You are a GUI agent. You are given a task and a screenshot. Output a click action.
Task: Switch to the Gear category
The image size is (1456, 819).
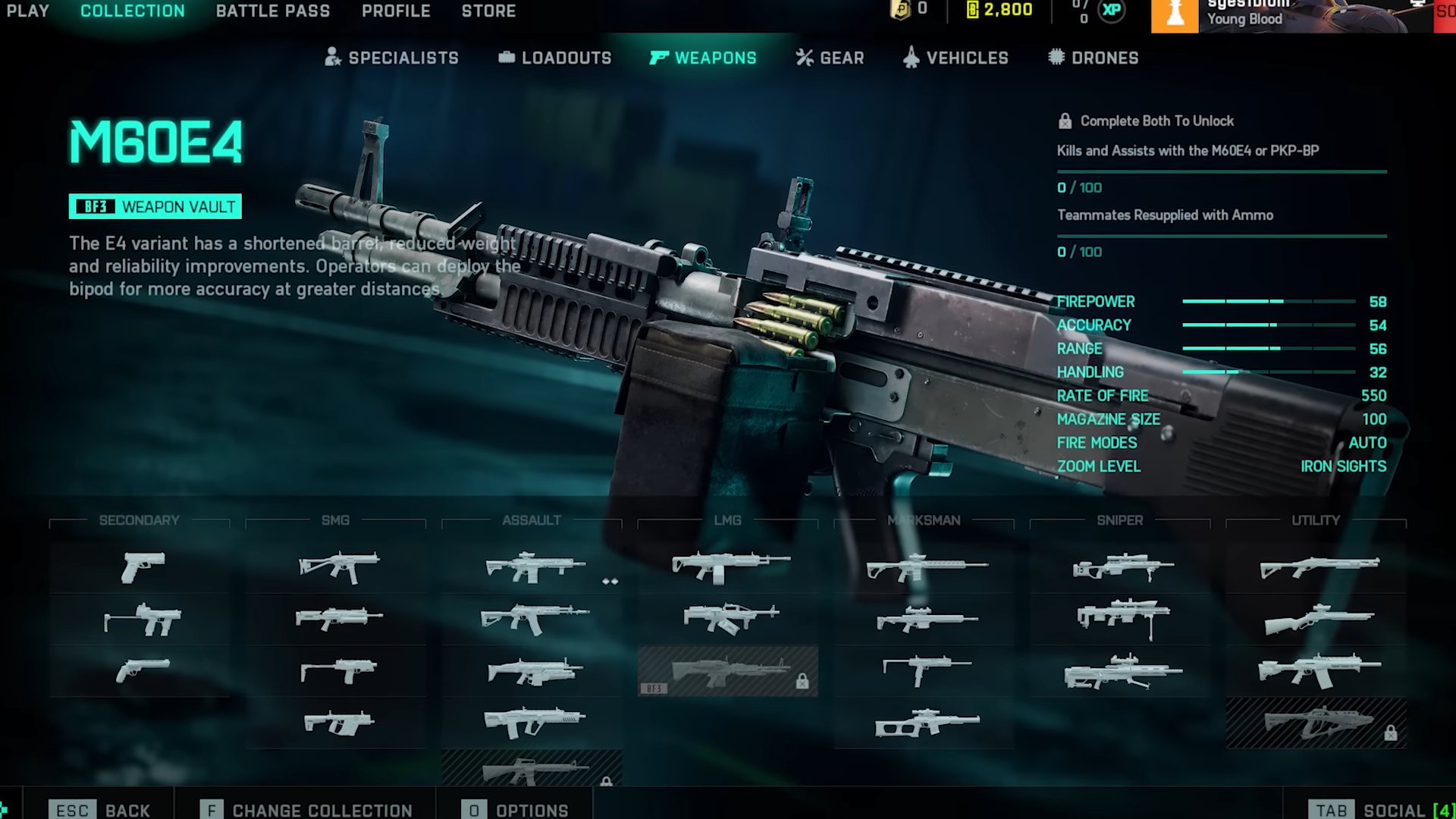(830, 58)
